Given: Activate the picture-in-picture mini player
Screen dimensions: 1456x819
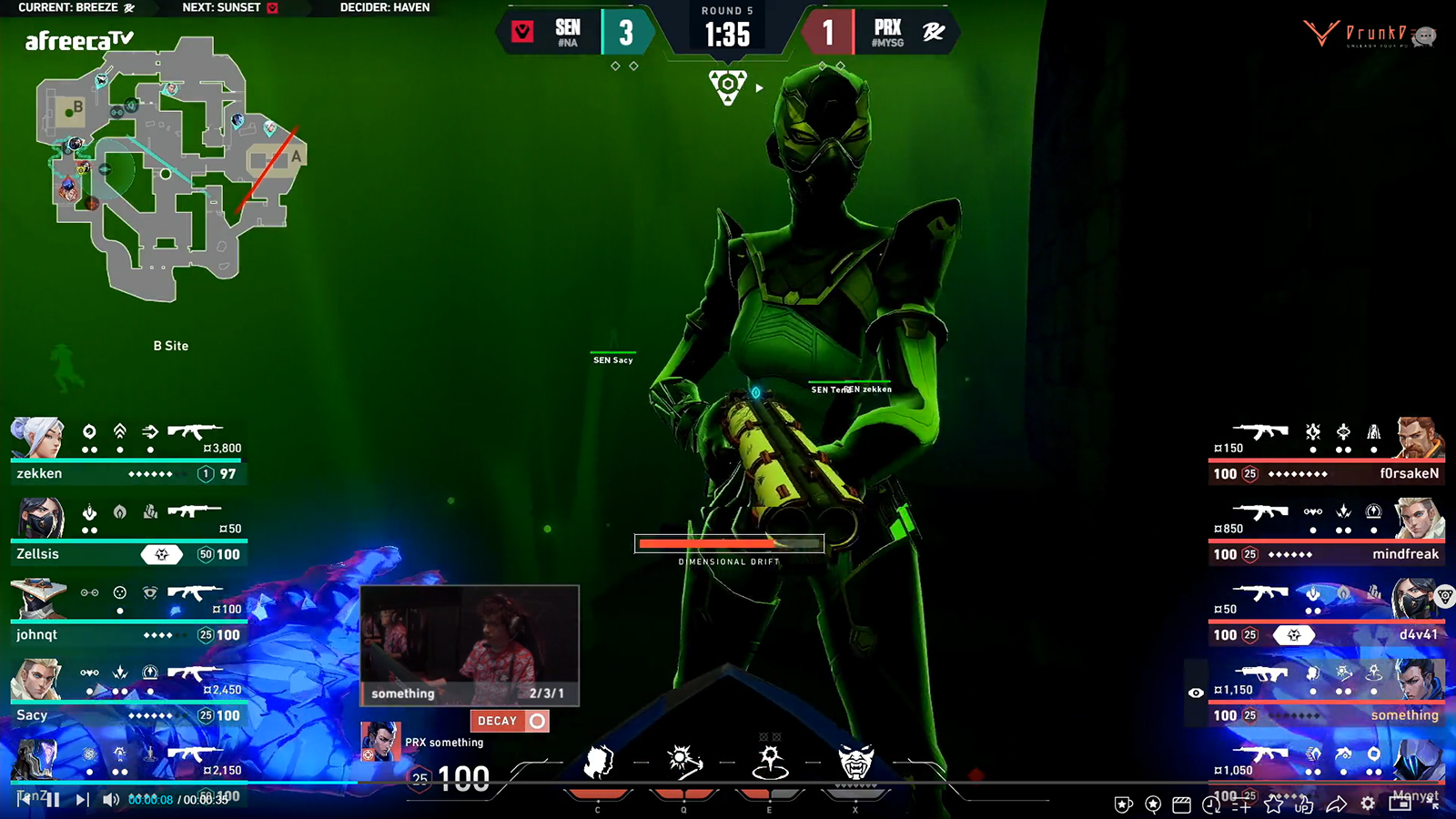Looking at the screenshot, I should point(1399,805).
